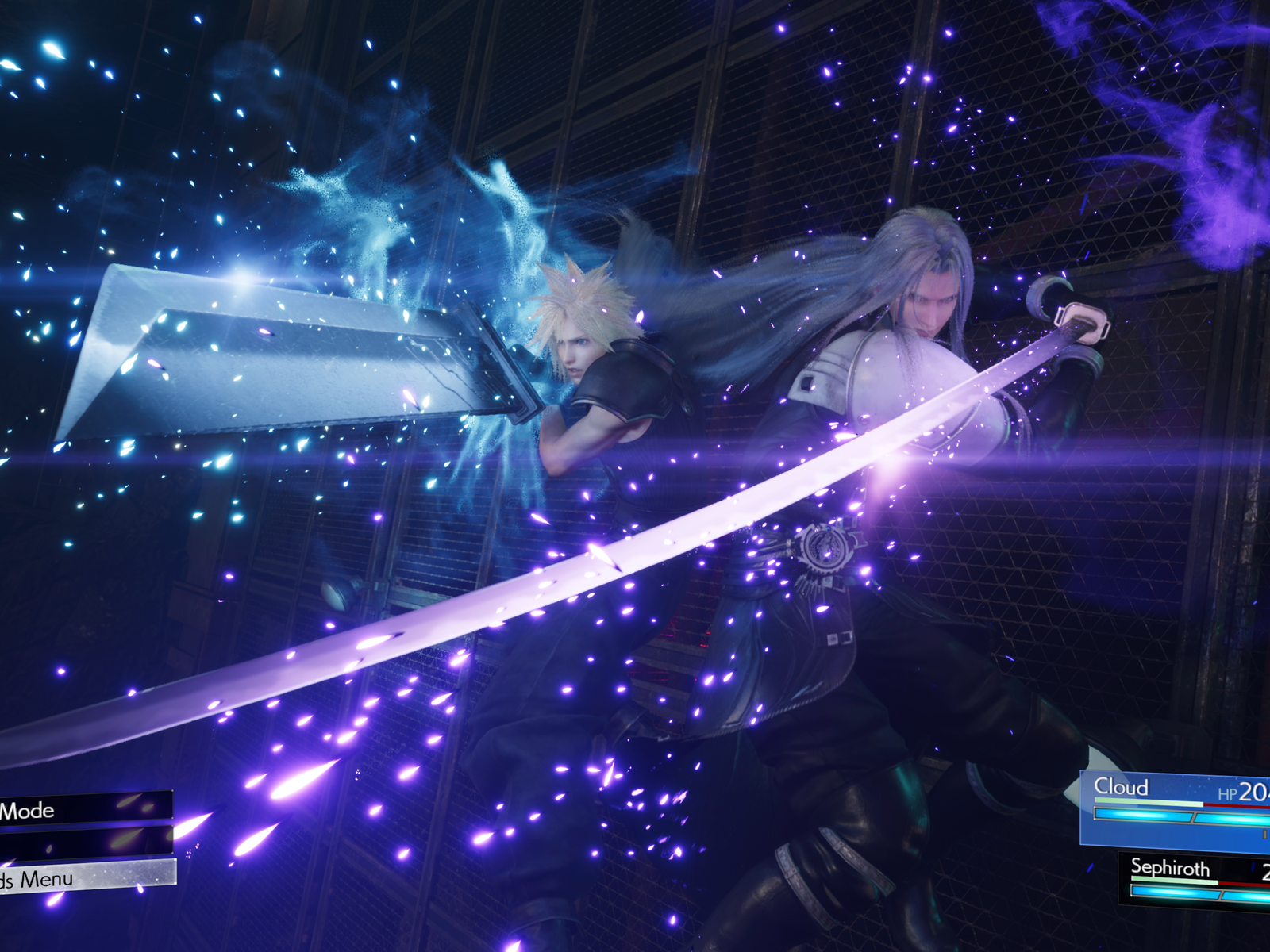Select Sephiroth's name plate in the status panel
The height and width of the screenshot is (952, 1270).
1172,866
